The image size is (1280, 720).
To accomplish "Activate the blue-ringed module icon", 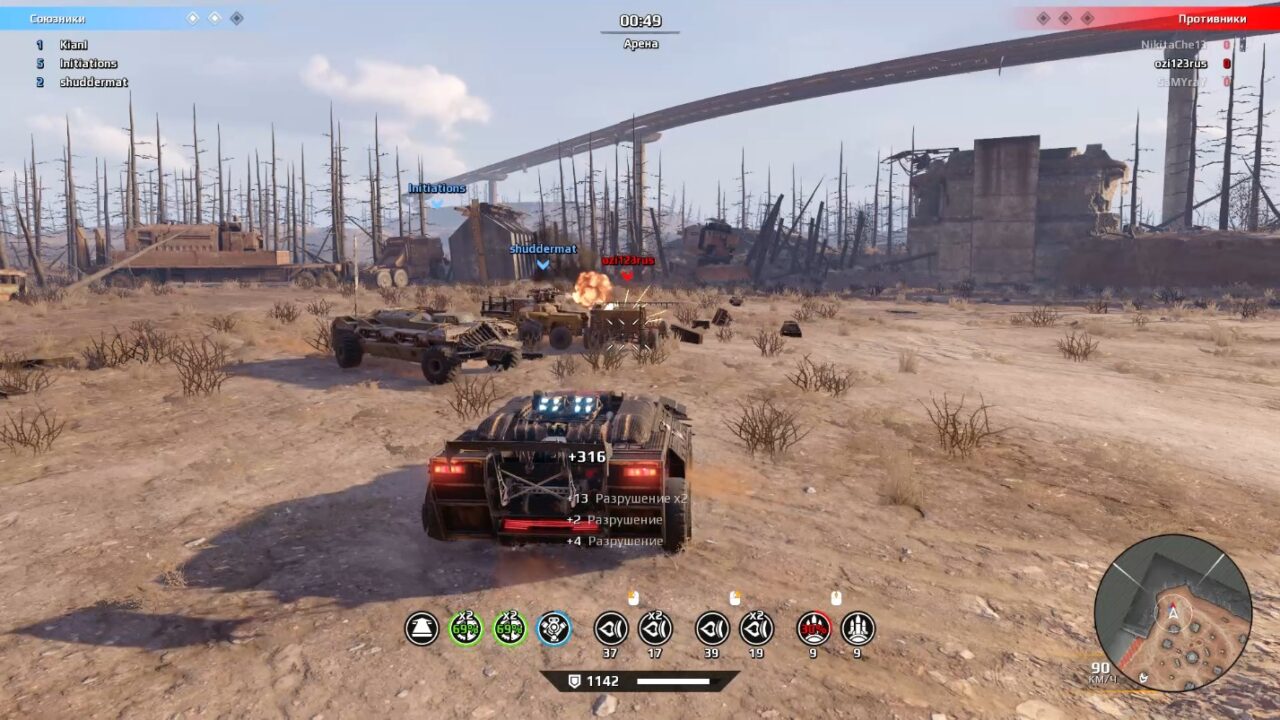I will click(554, 628).
